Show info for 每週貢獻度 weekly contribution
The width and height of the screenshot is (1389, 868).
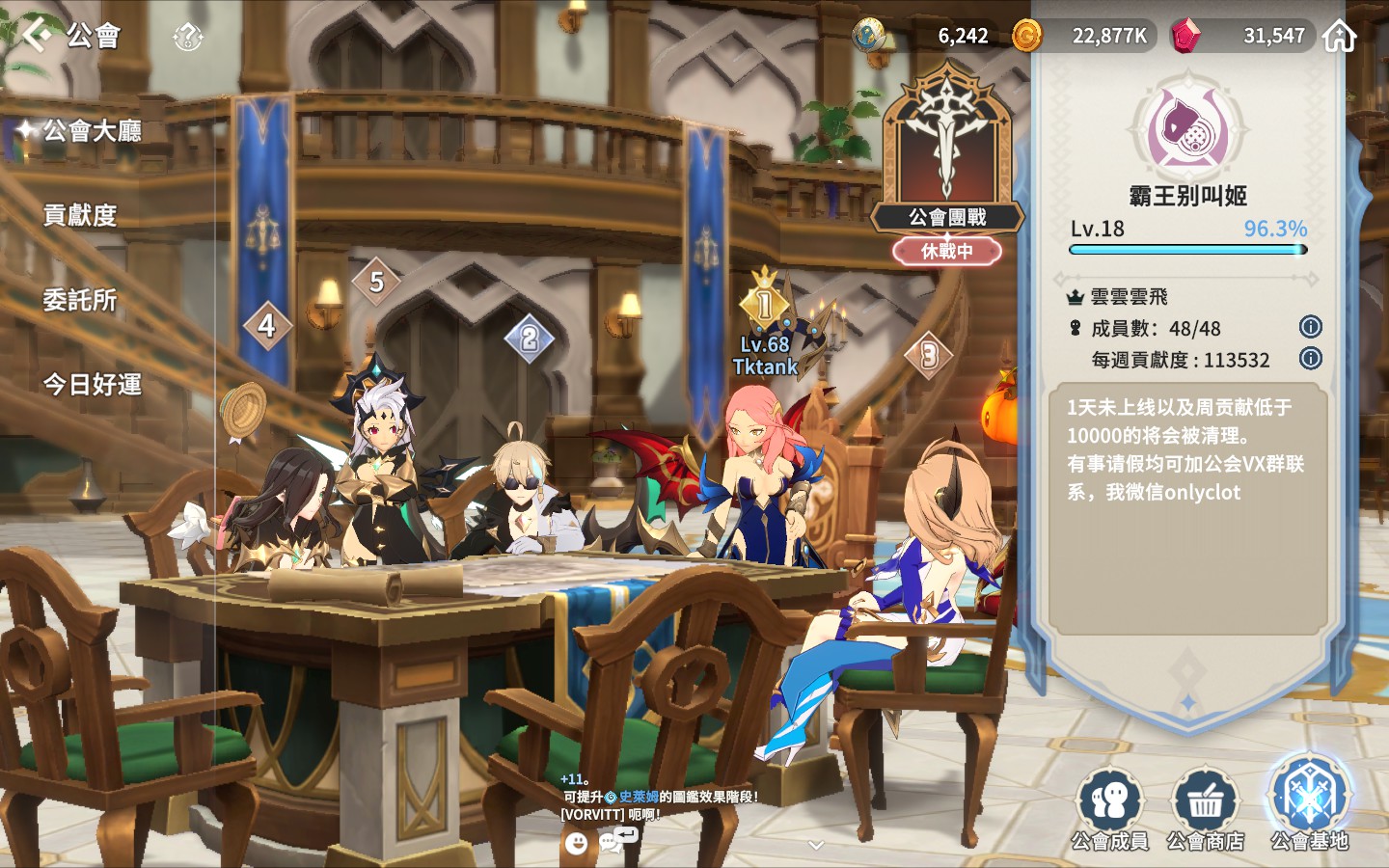tap(1310, 359)
